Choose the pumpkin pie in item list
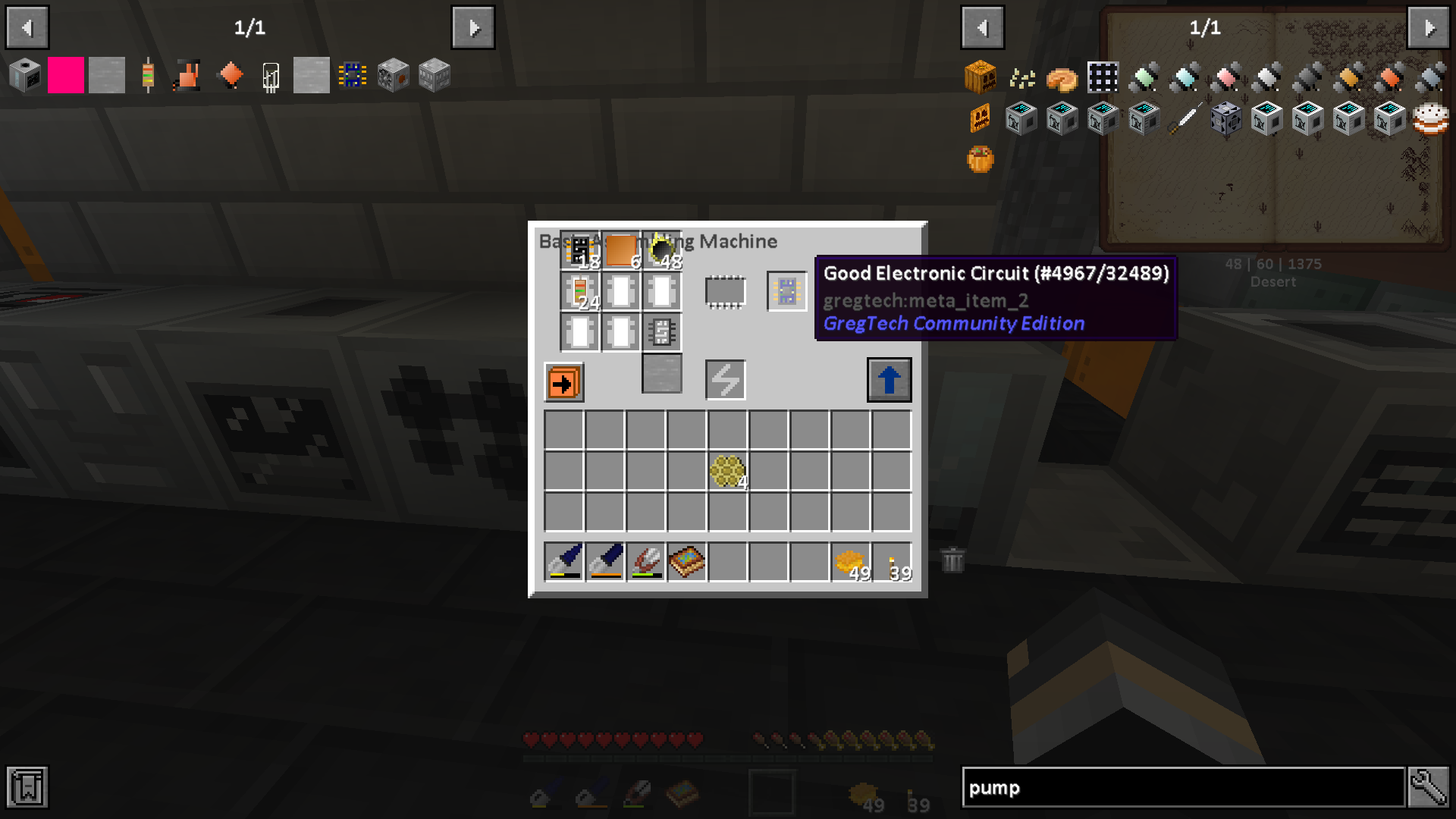 point(1062,78)
